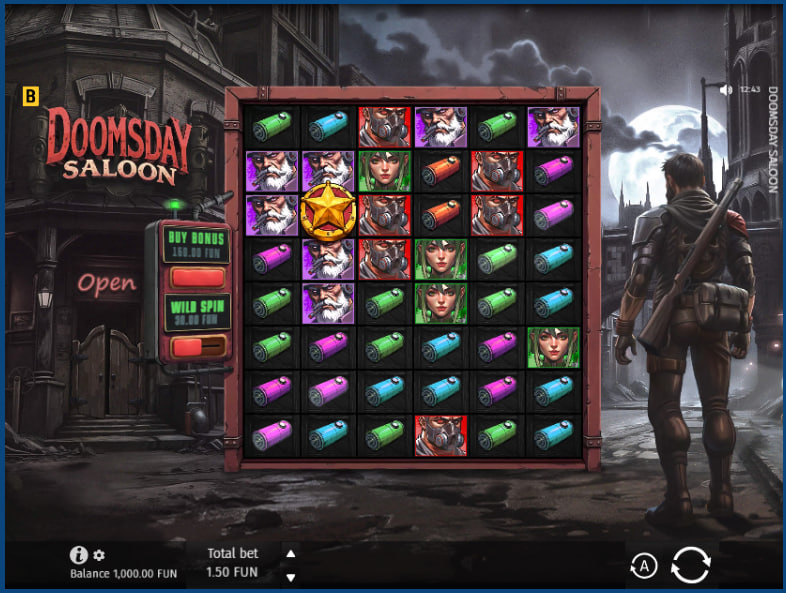The image size is (786, 593).
Task: Click the red Buy Bonus button
Action: point(197,277)
